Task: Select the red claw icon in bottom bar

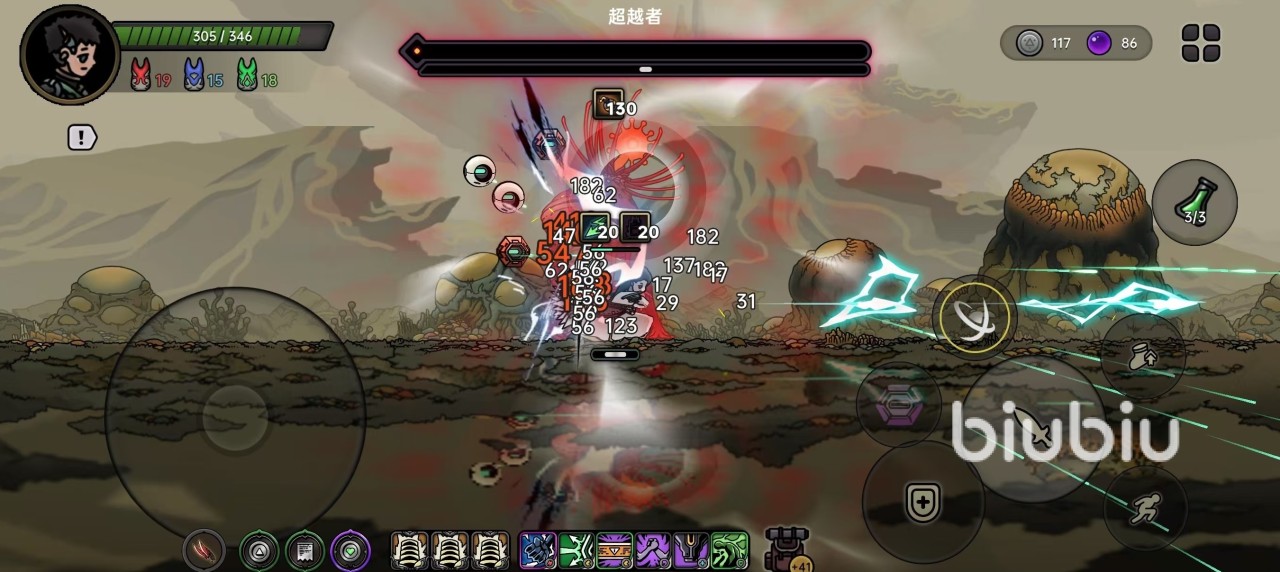Action: point(203,550)
